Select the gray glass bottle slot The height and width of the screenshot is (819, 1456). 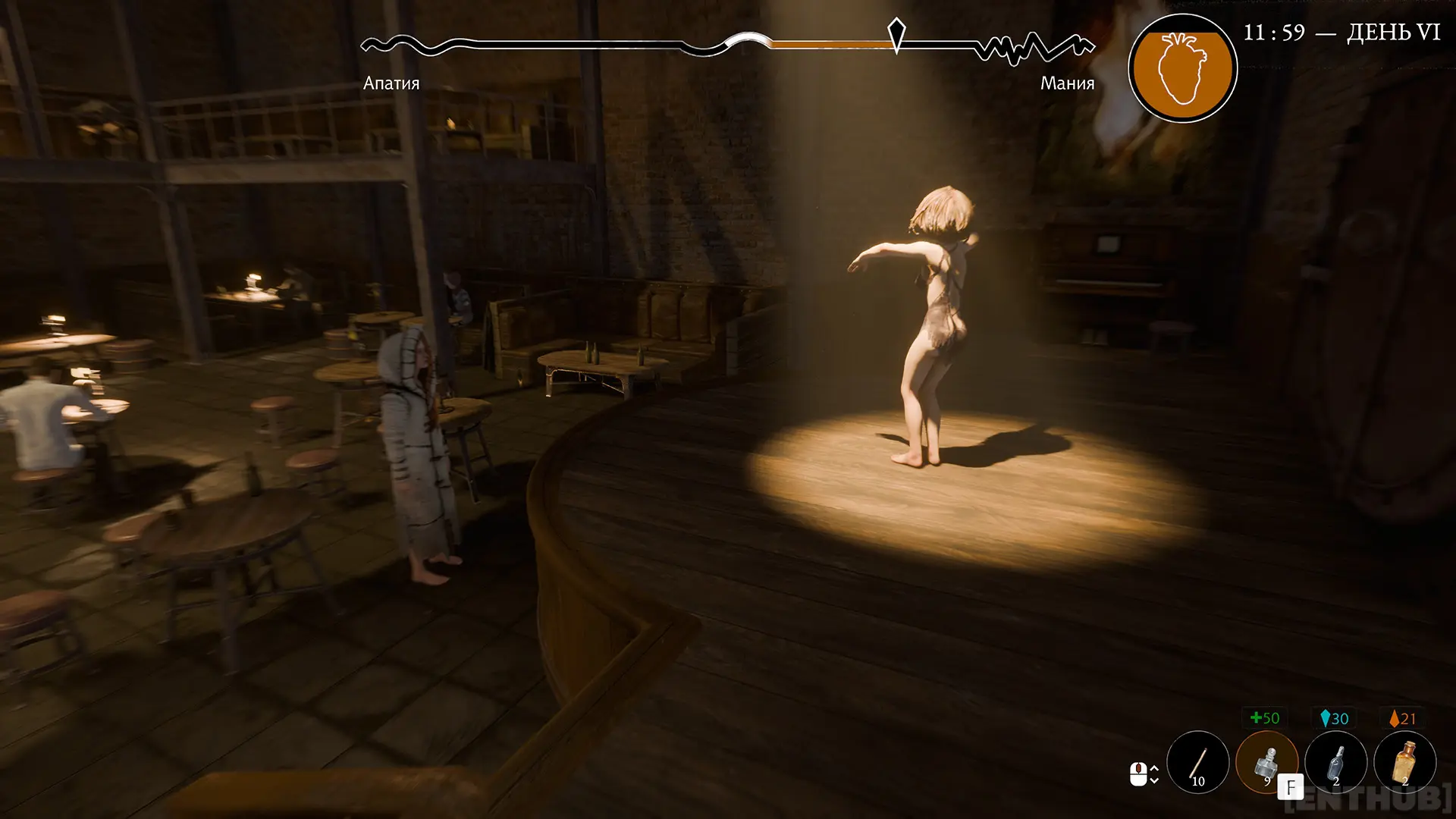1336,762
